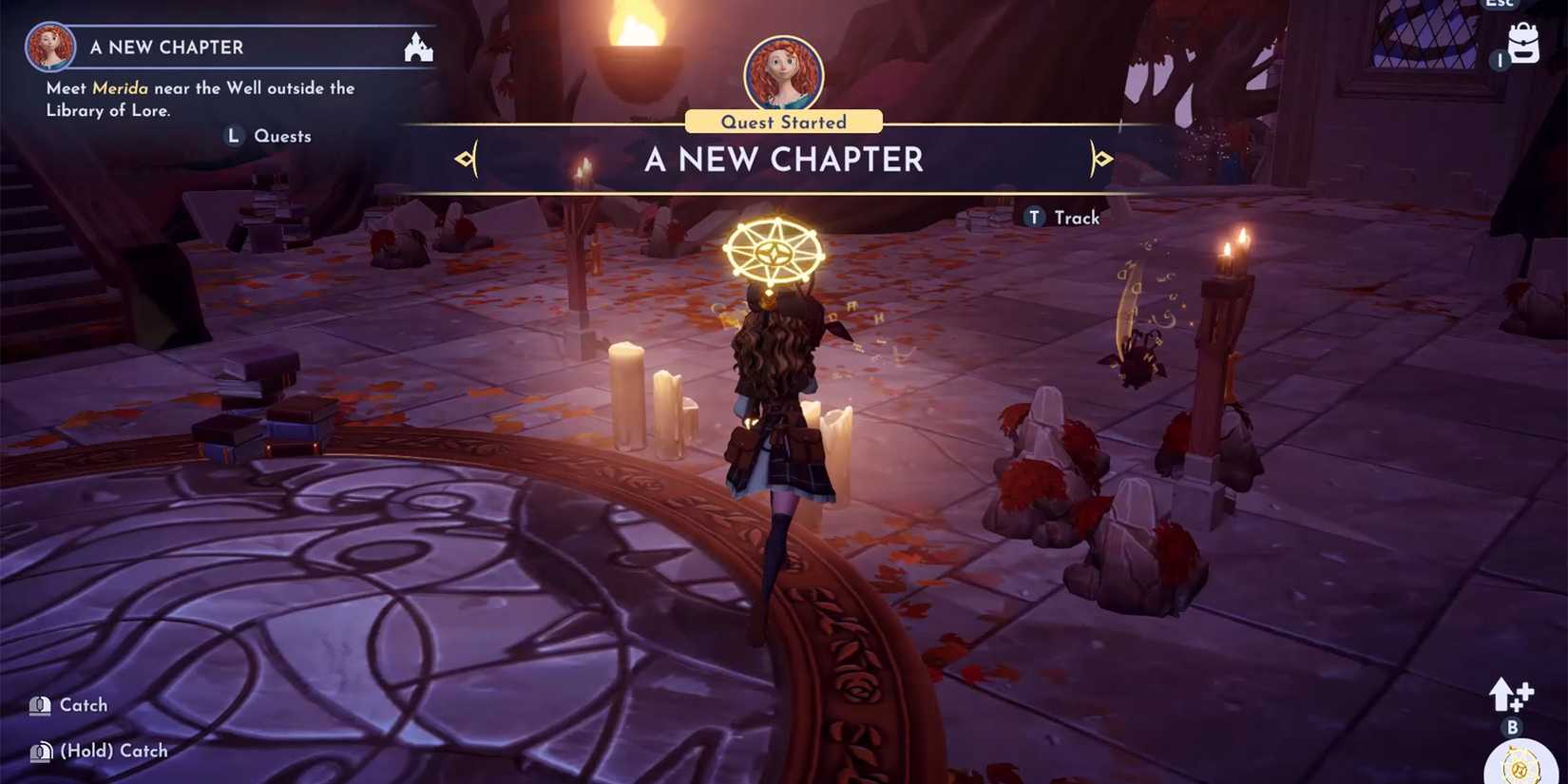Click the highlighted Merida name in the quest text
The image size is (1568, 784).
click(x=121, y=87)
